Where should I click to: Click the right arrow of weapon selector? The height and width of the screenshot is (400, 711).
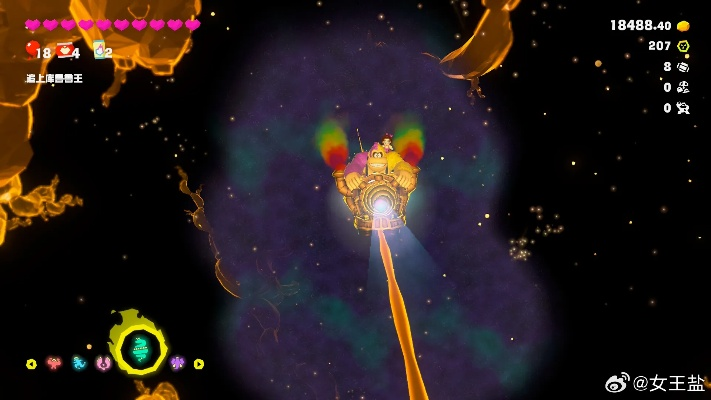pos(198,364)
